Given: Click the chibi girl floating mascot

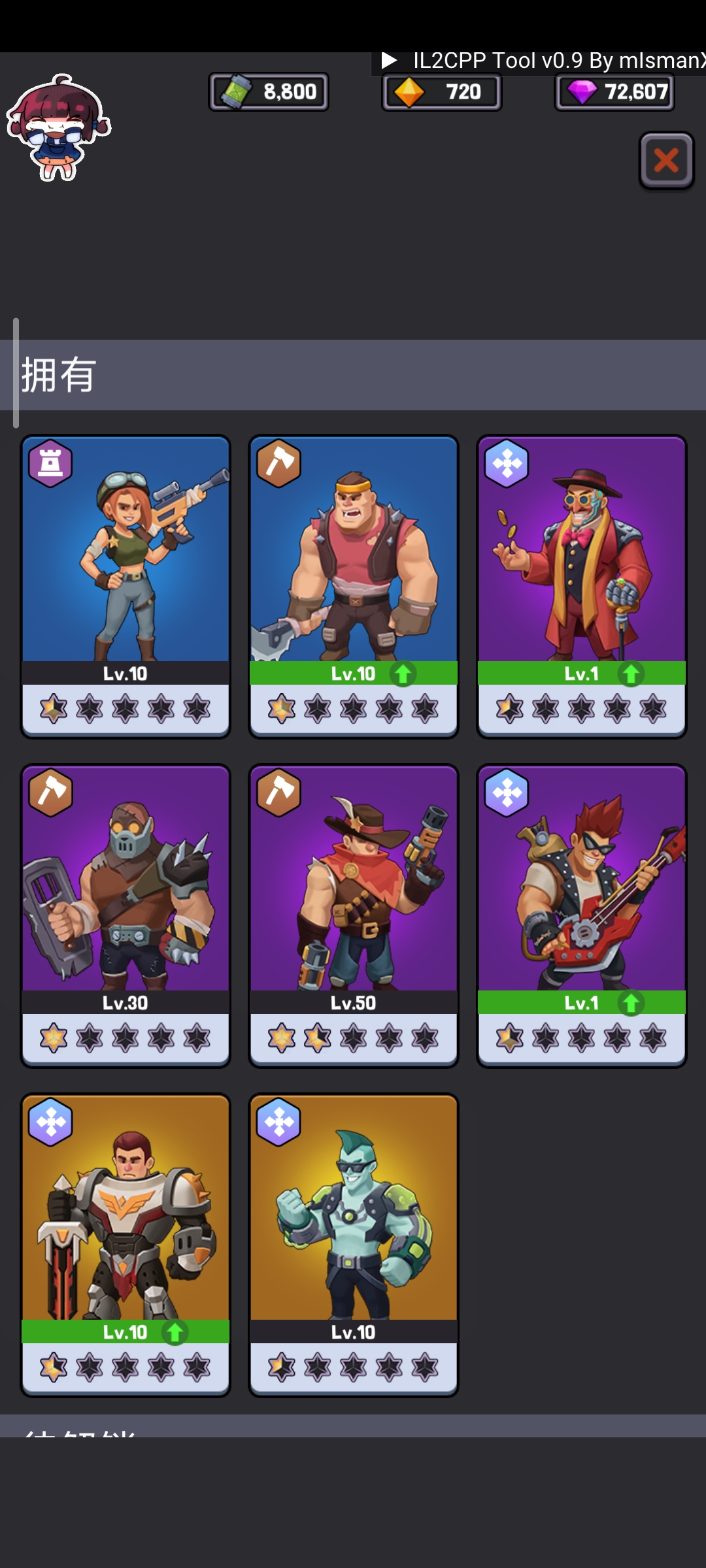Looking at the screenshot, I should pos(58,127).
